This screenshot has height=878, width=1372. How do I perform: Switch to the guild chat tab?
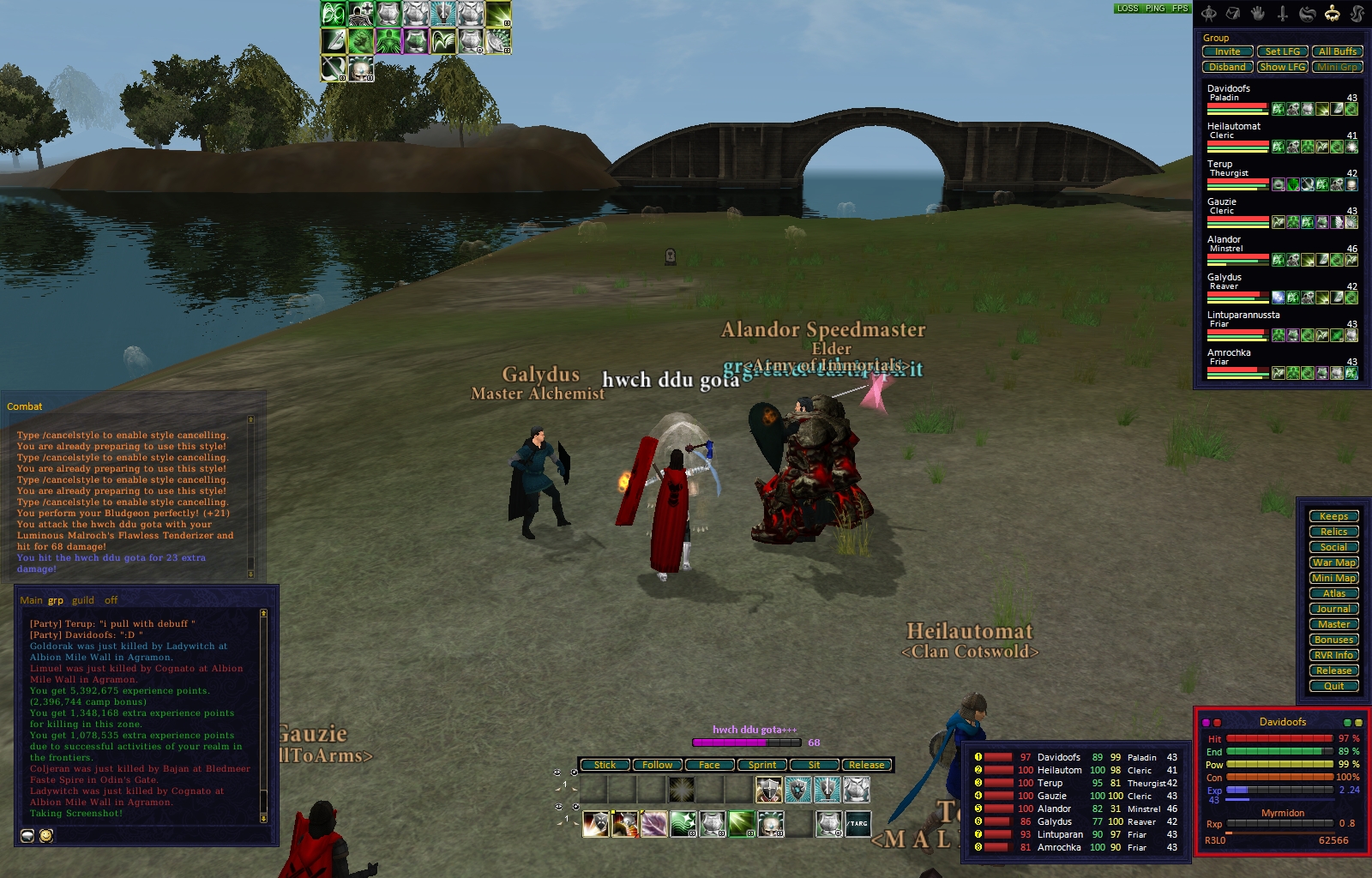(83, 600)
